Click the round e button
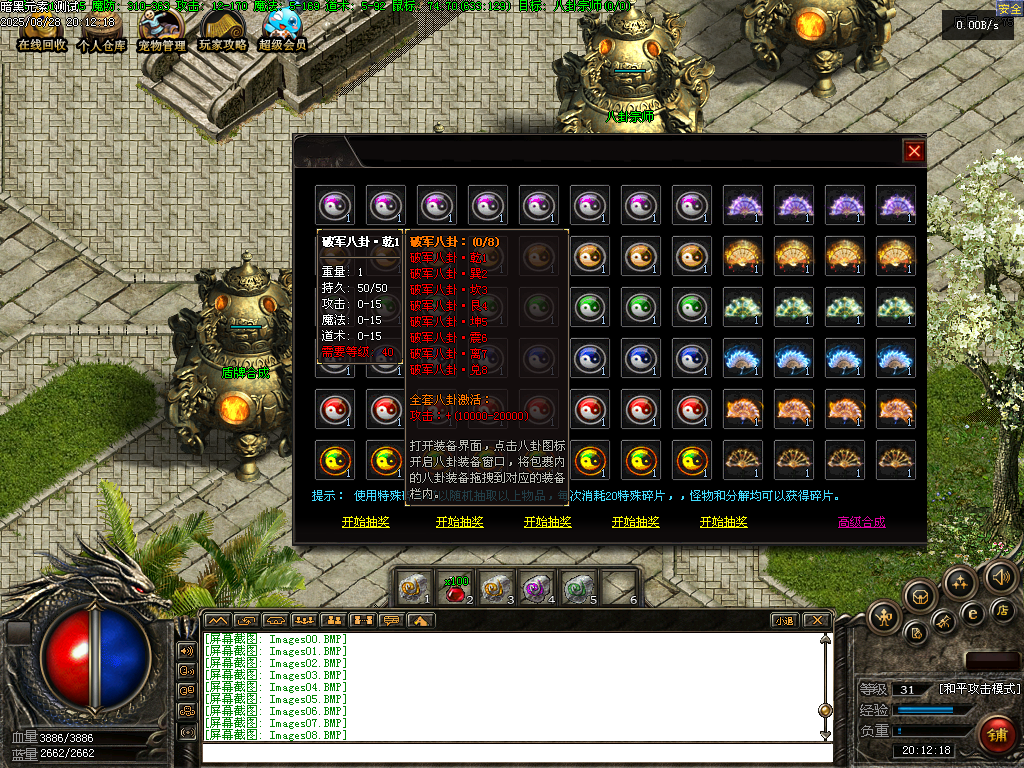 [971, 613]
